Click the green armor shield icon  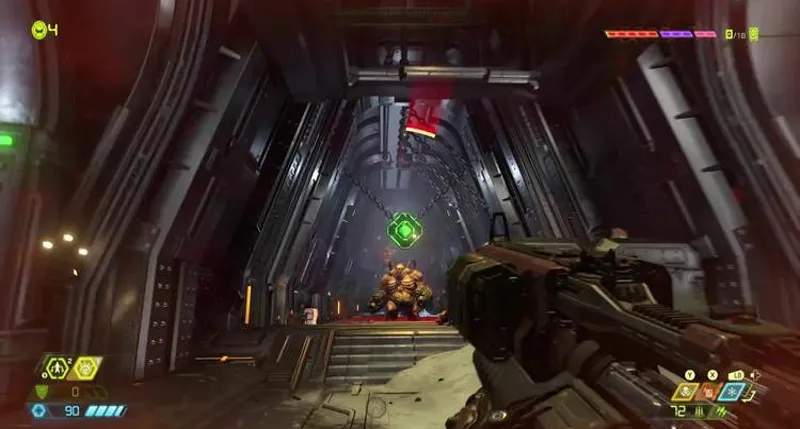(x=41, y=391)
